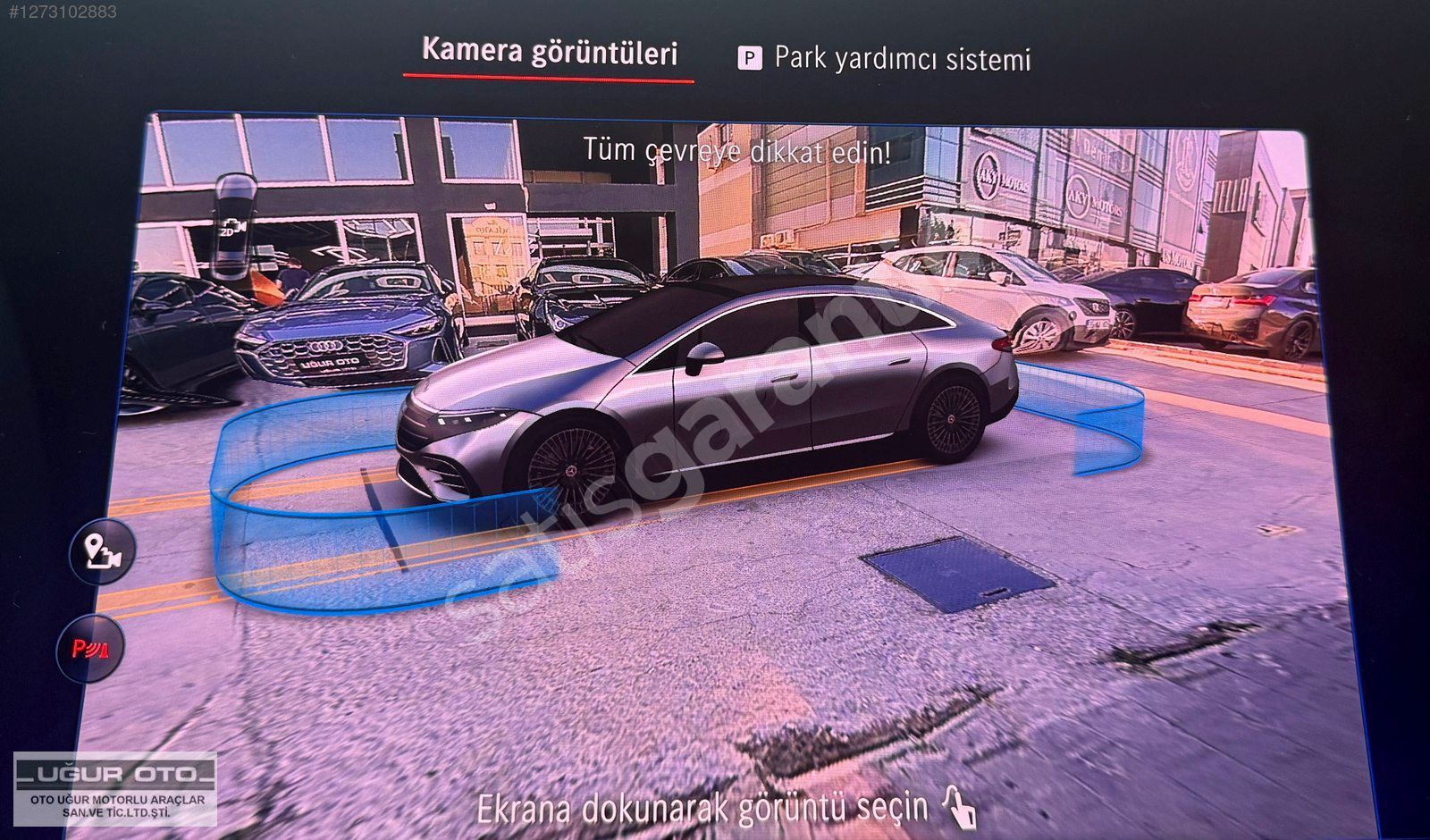Select the 2D top-view car icon
Image resolution: width=1430 pixels, height=840 pixels.
click(x=234, y=225)
